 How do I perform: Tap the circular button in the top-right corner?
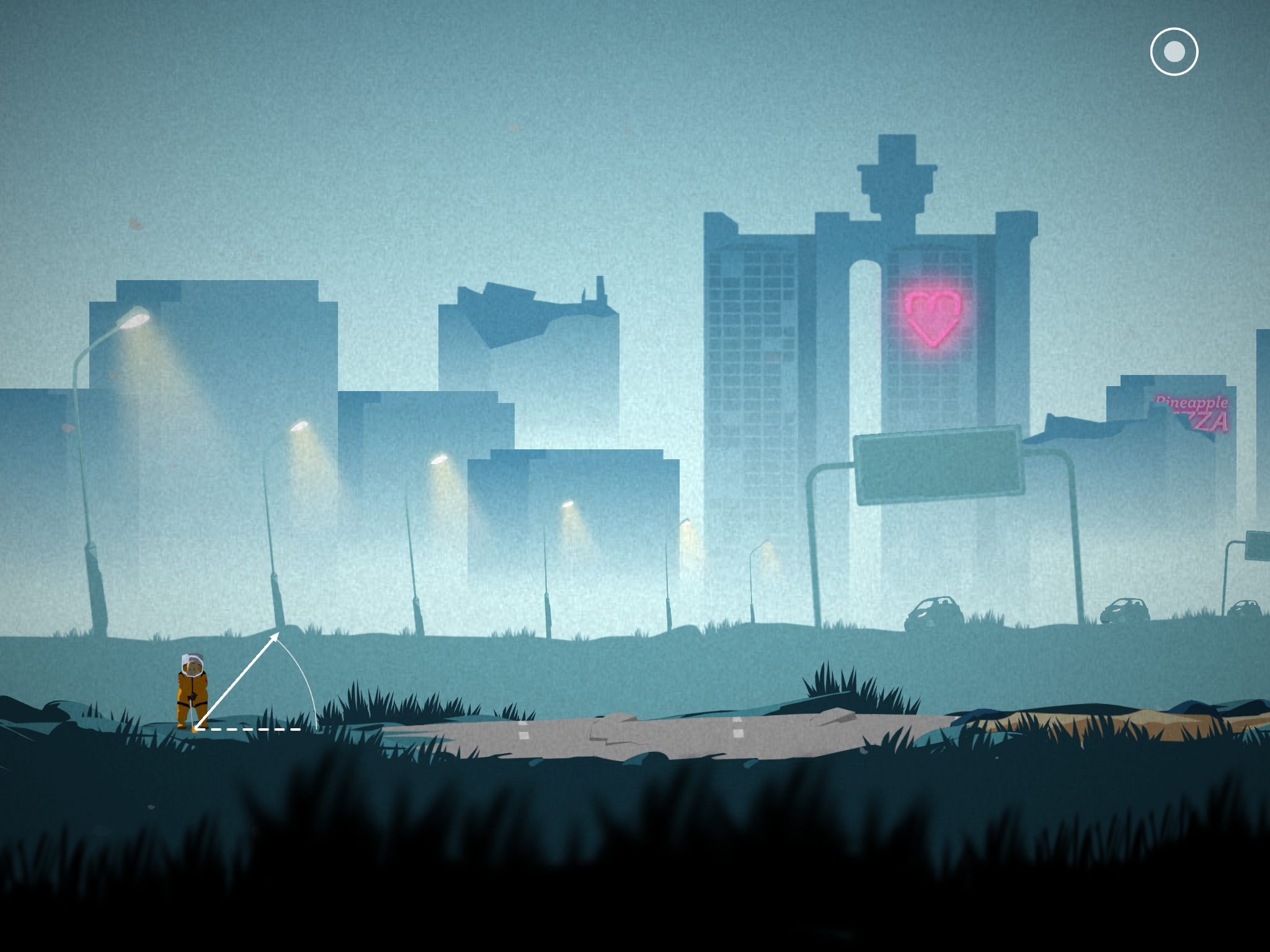[1174, 52]
